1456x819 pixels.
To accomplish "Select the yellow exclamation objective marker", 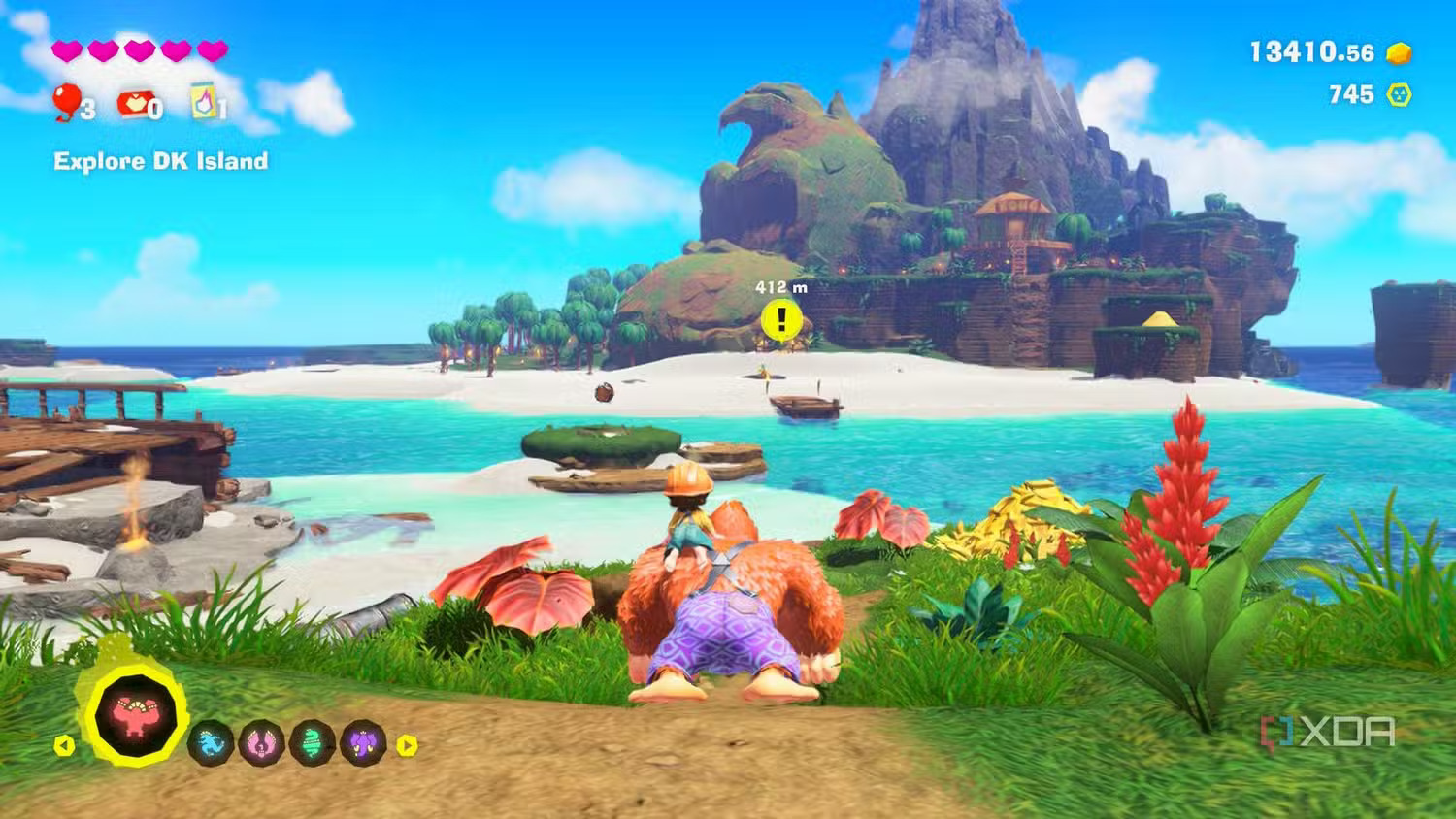I will coord(781,320).
